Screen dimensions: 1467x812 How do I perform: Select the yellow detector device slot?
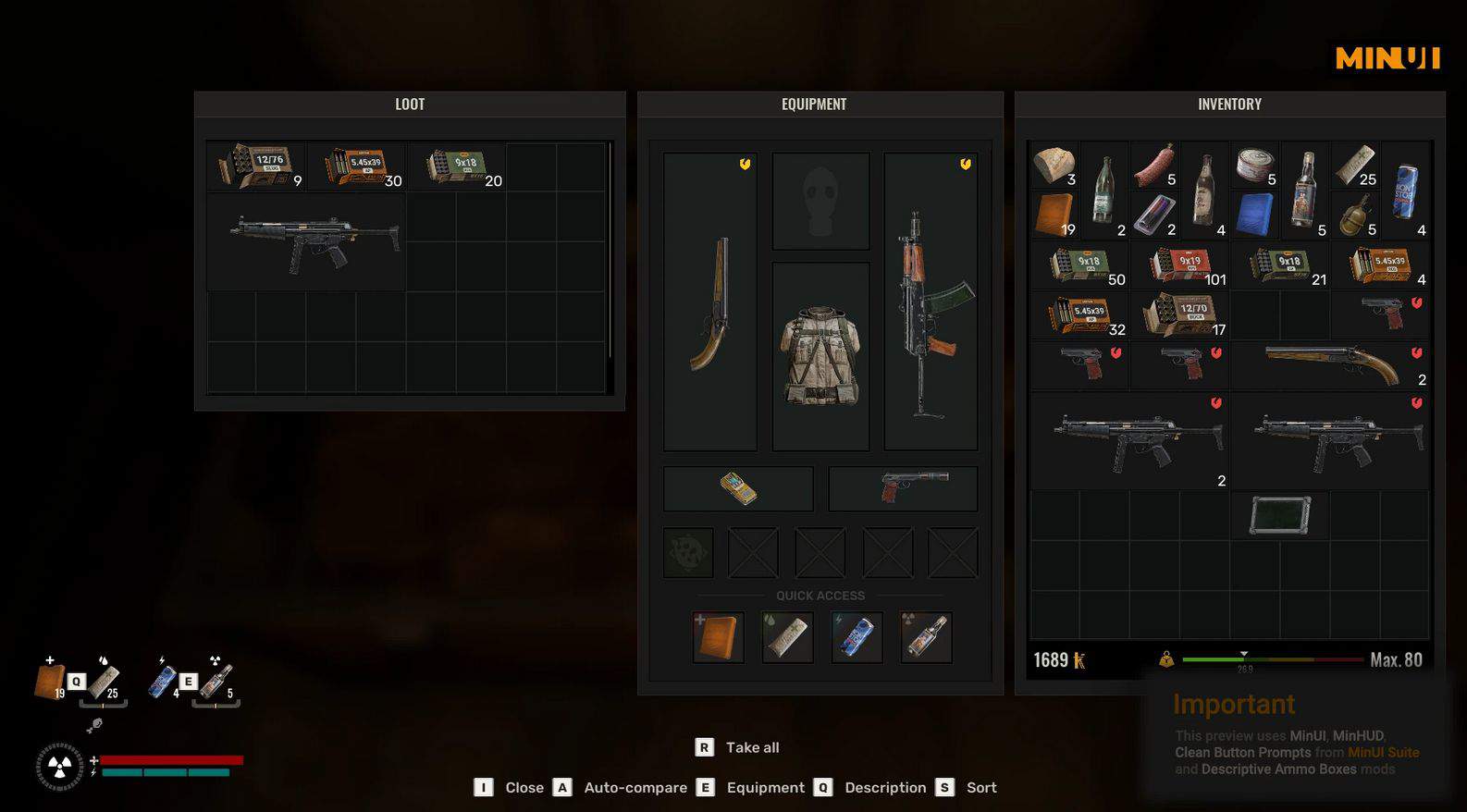738,488
